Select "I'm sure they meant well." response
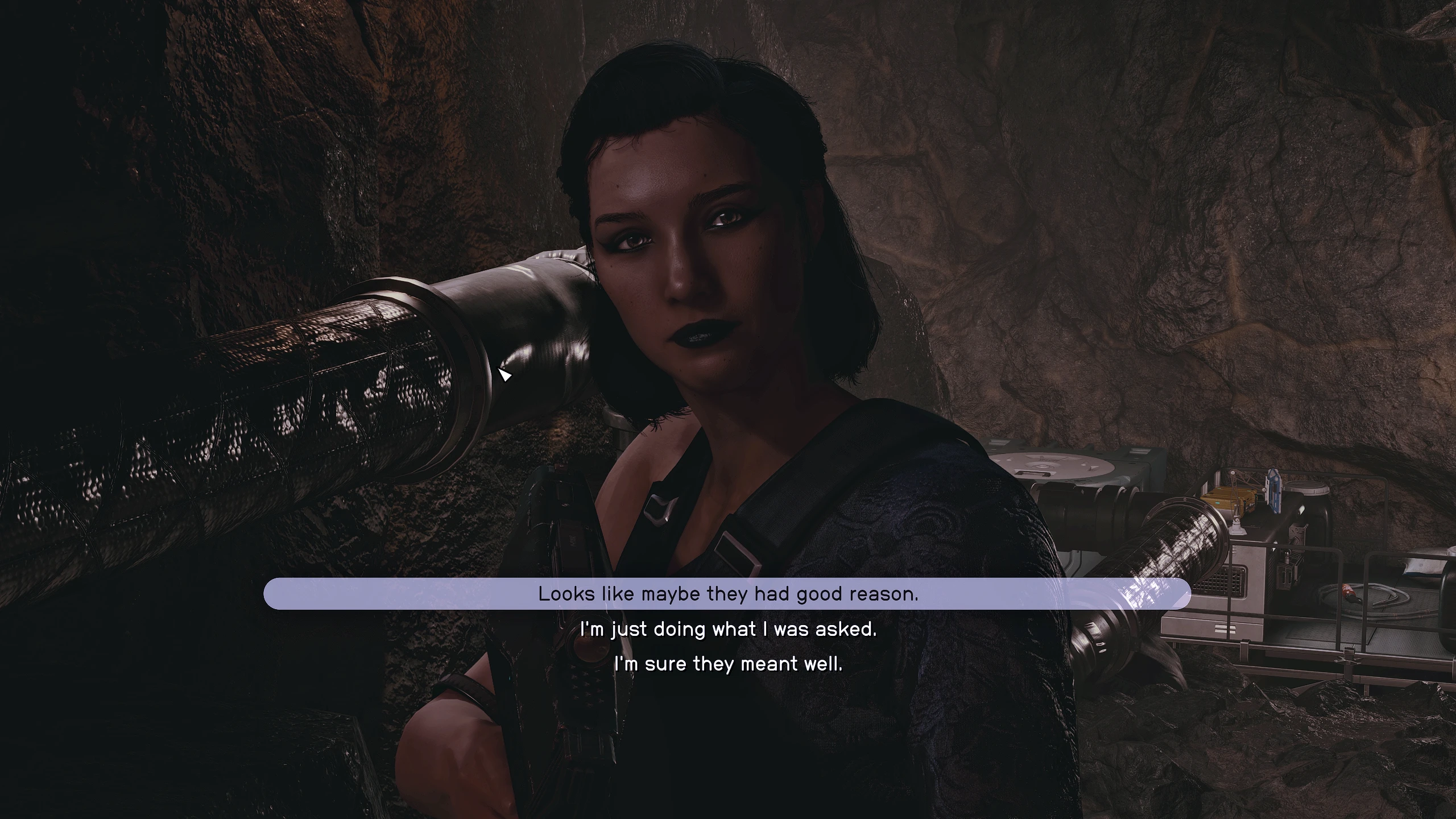The width and height of the screenshot is (1456, 819). (x=728, y=664)
